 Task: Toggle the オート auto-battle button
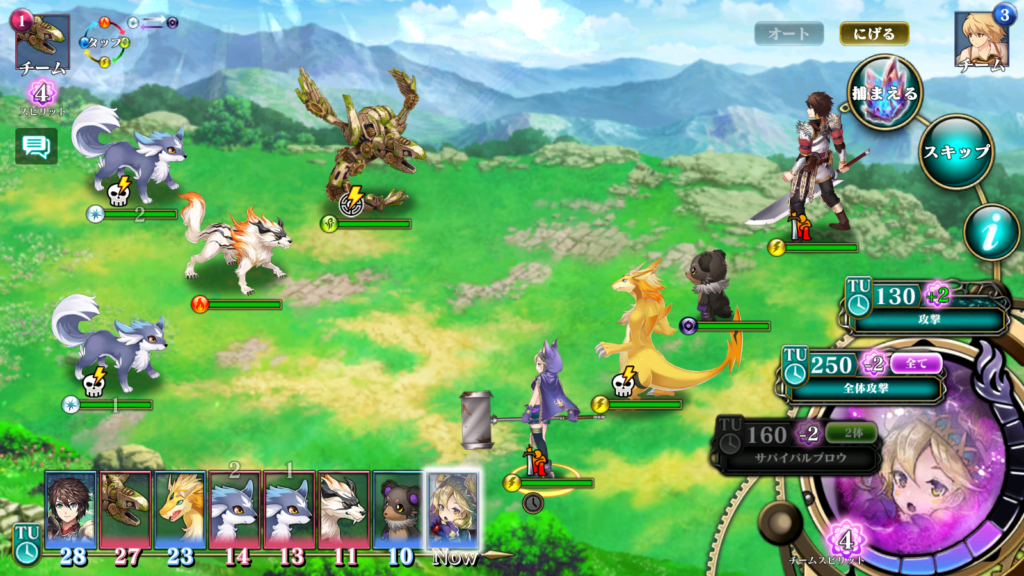(789, 33)
